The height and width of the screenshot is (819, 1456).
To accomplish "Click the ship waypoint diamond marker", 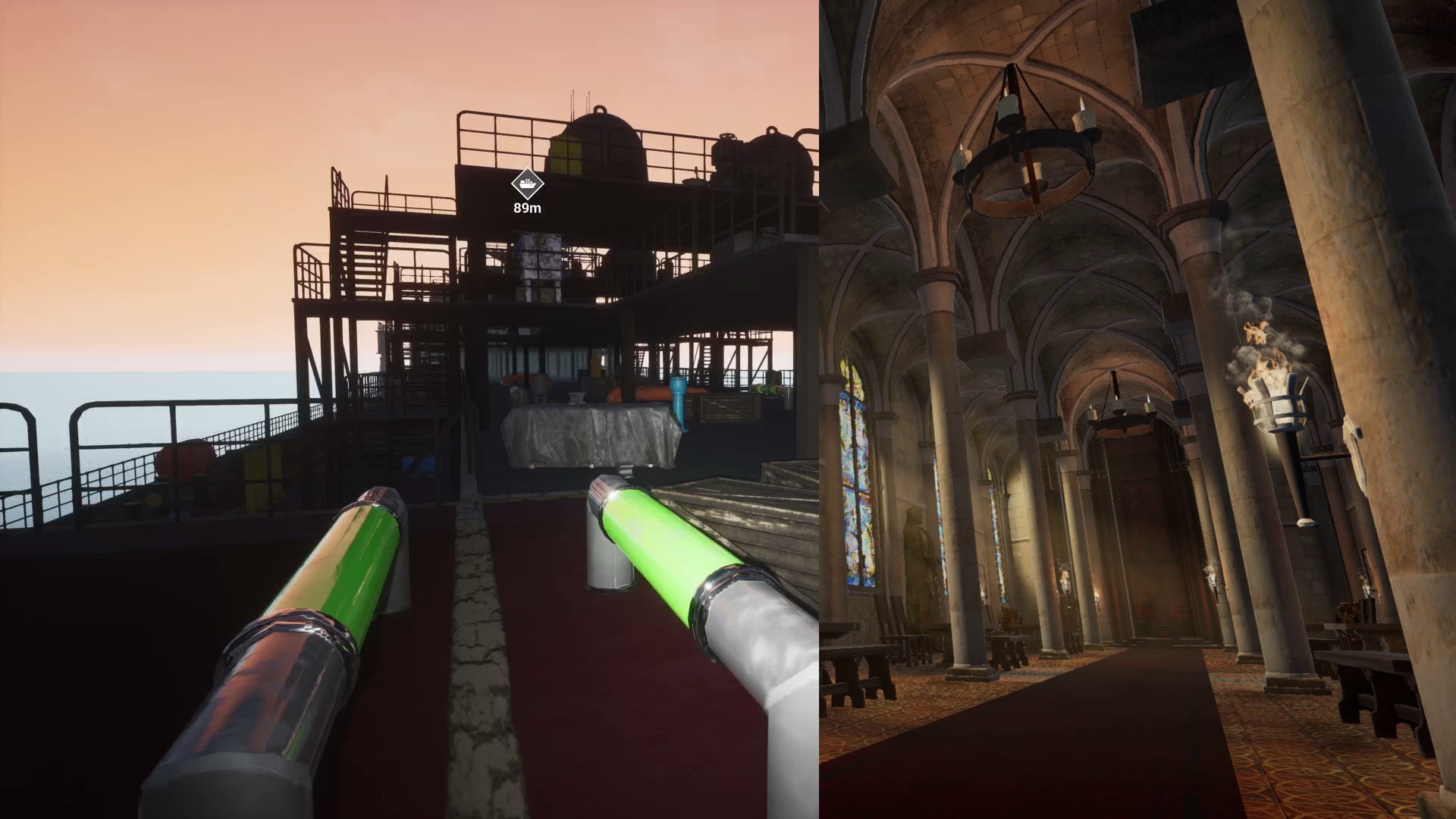I will coord(526,182).
